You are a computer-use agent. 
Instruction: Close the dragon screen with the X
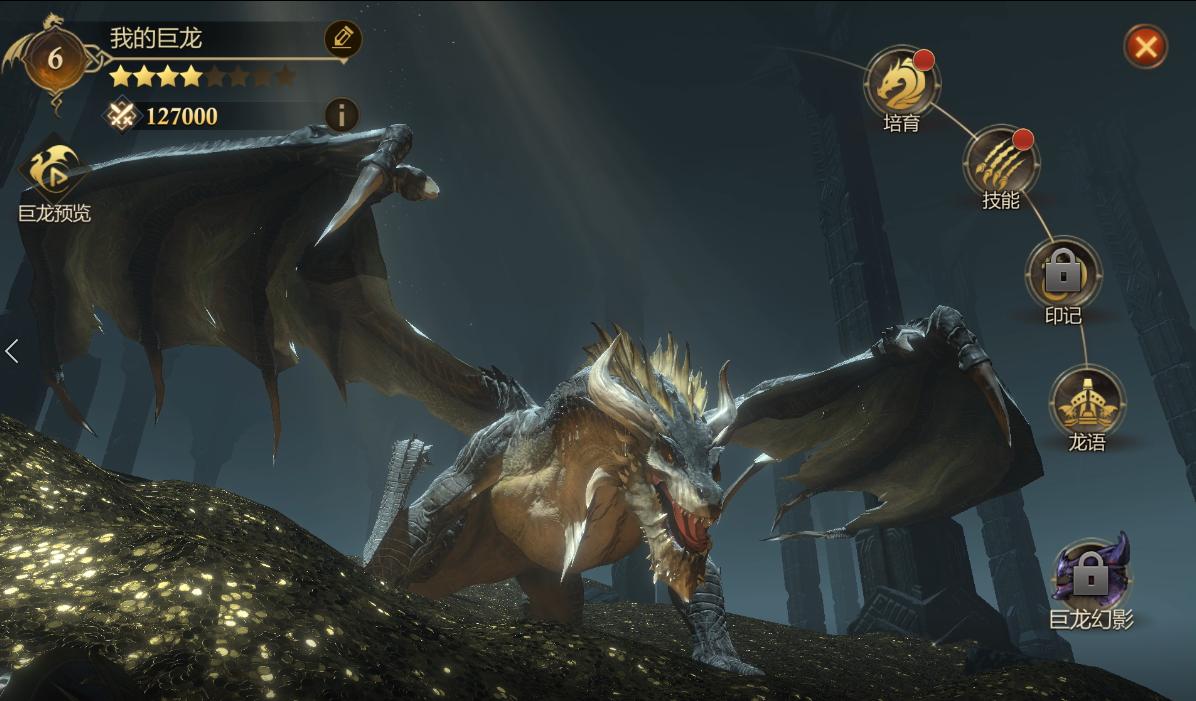[x=1145, y=46]
